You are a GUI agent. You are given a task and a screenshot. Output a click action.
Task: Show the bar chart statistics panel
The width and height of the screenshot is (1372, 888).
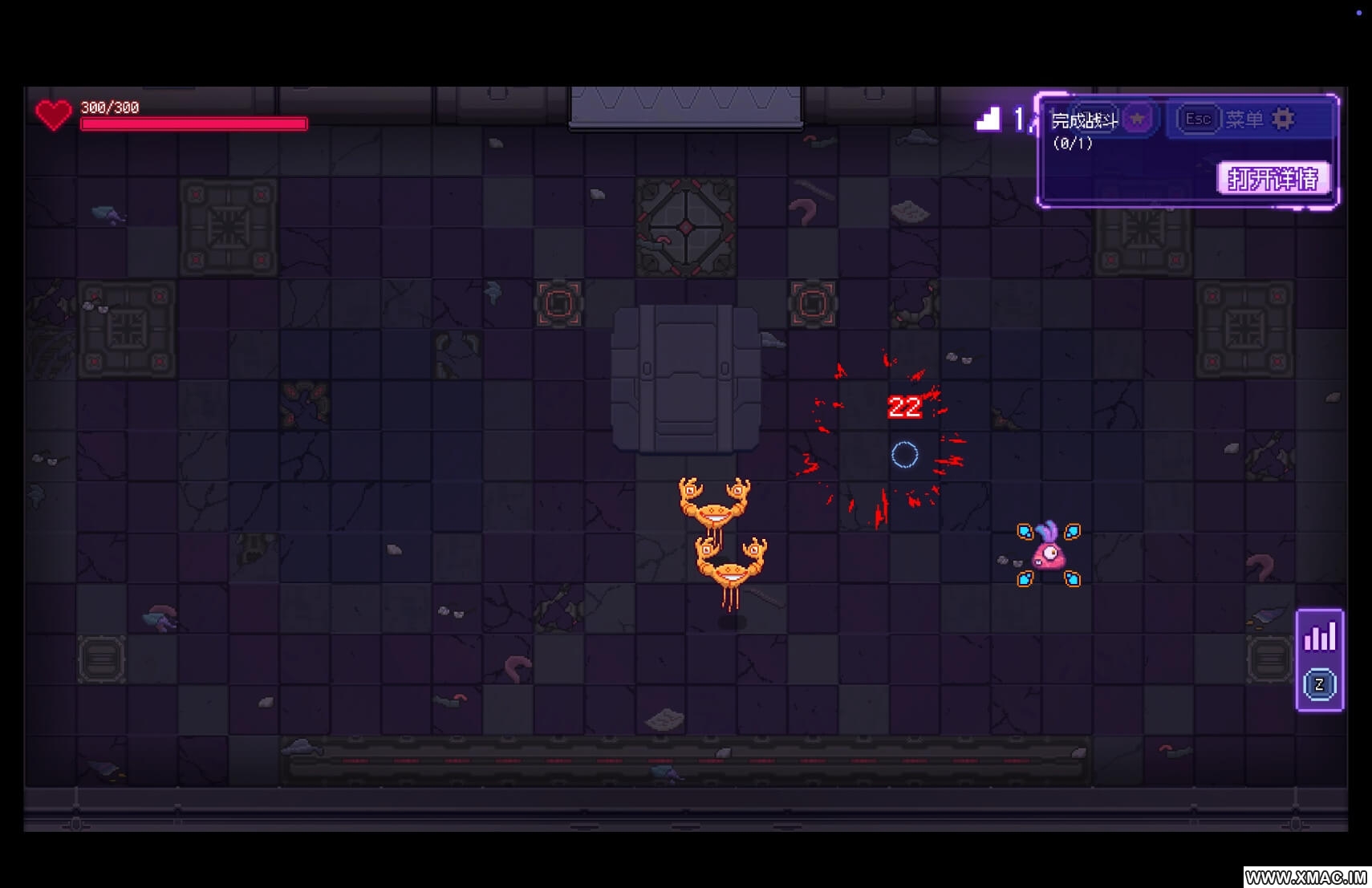coord(1319,638)
